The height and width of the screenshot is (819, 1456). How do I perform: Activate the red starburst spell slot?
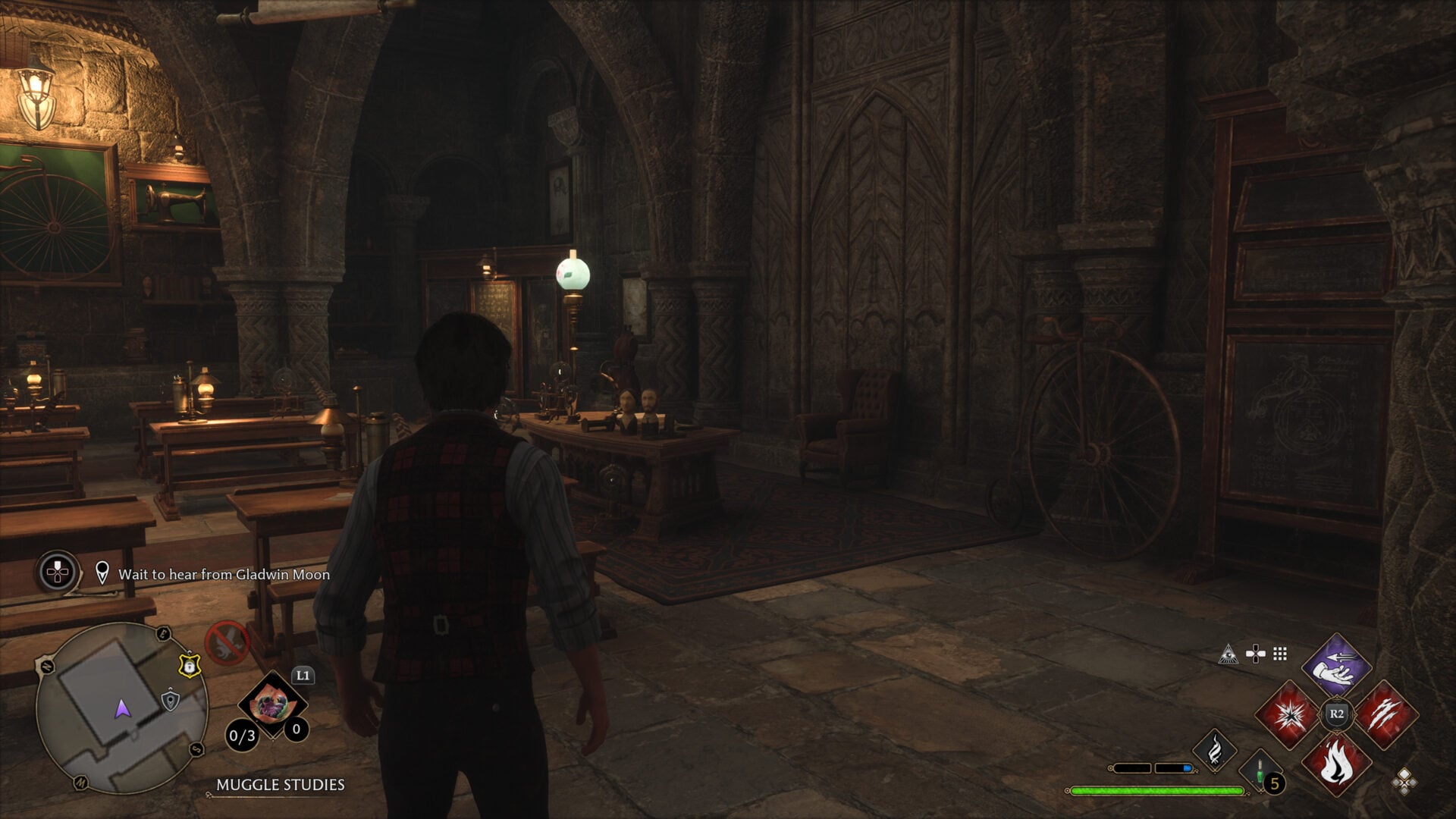coord(1288,714)
